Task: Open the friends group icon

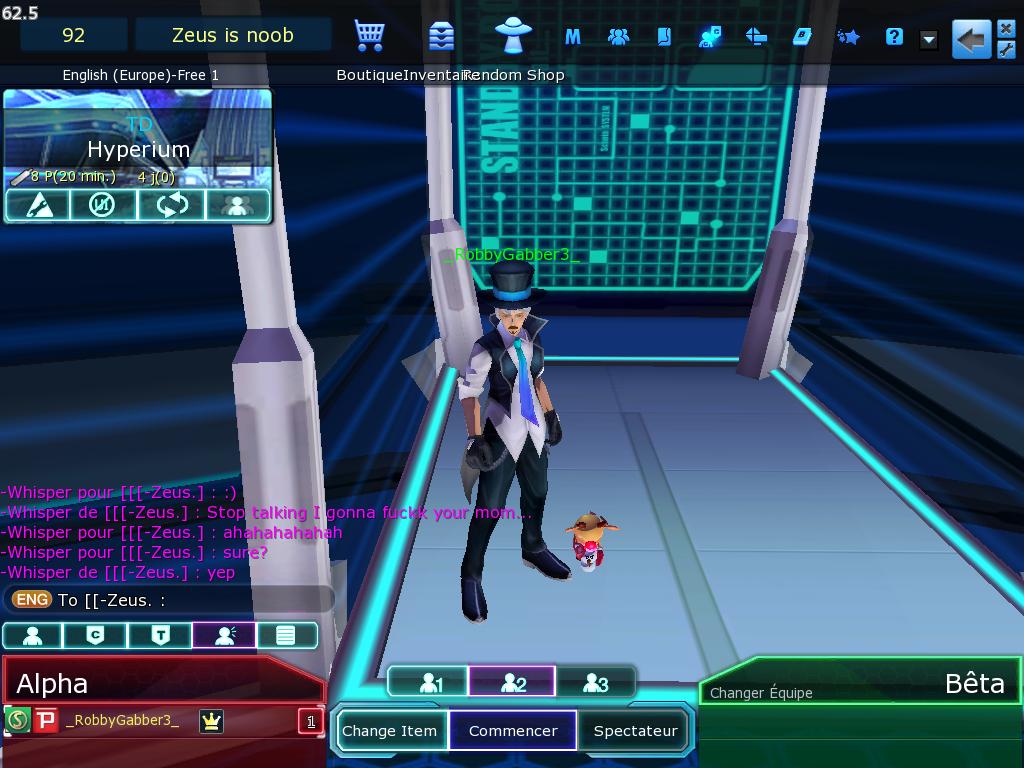Action: click(618, 37)
